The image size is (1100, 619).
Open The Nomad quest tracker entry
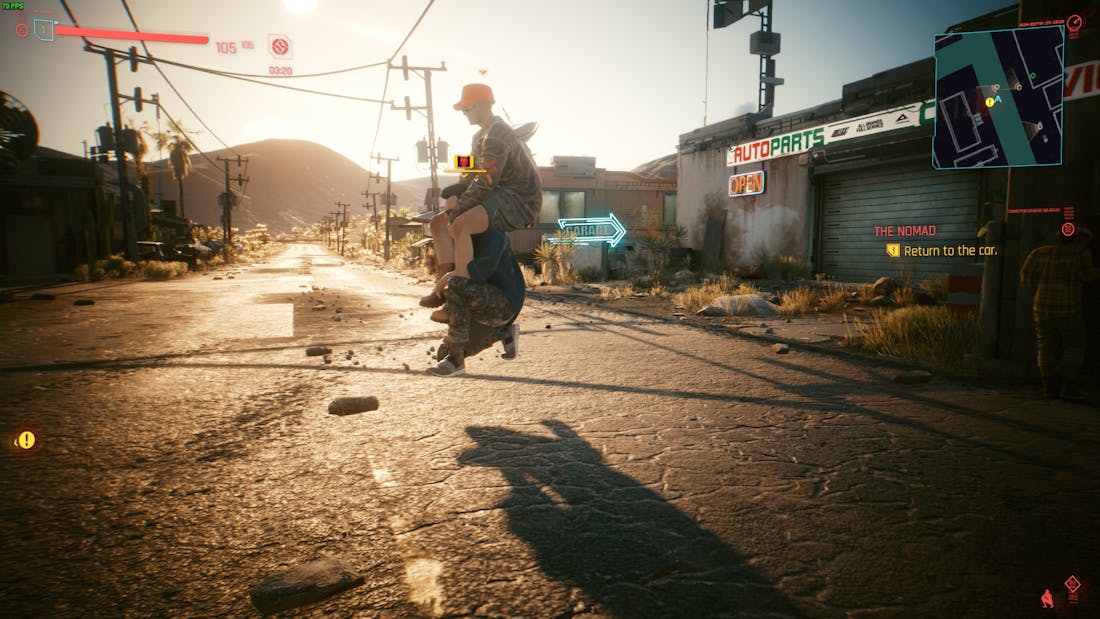tap(905, 231)
